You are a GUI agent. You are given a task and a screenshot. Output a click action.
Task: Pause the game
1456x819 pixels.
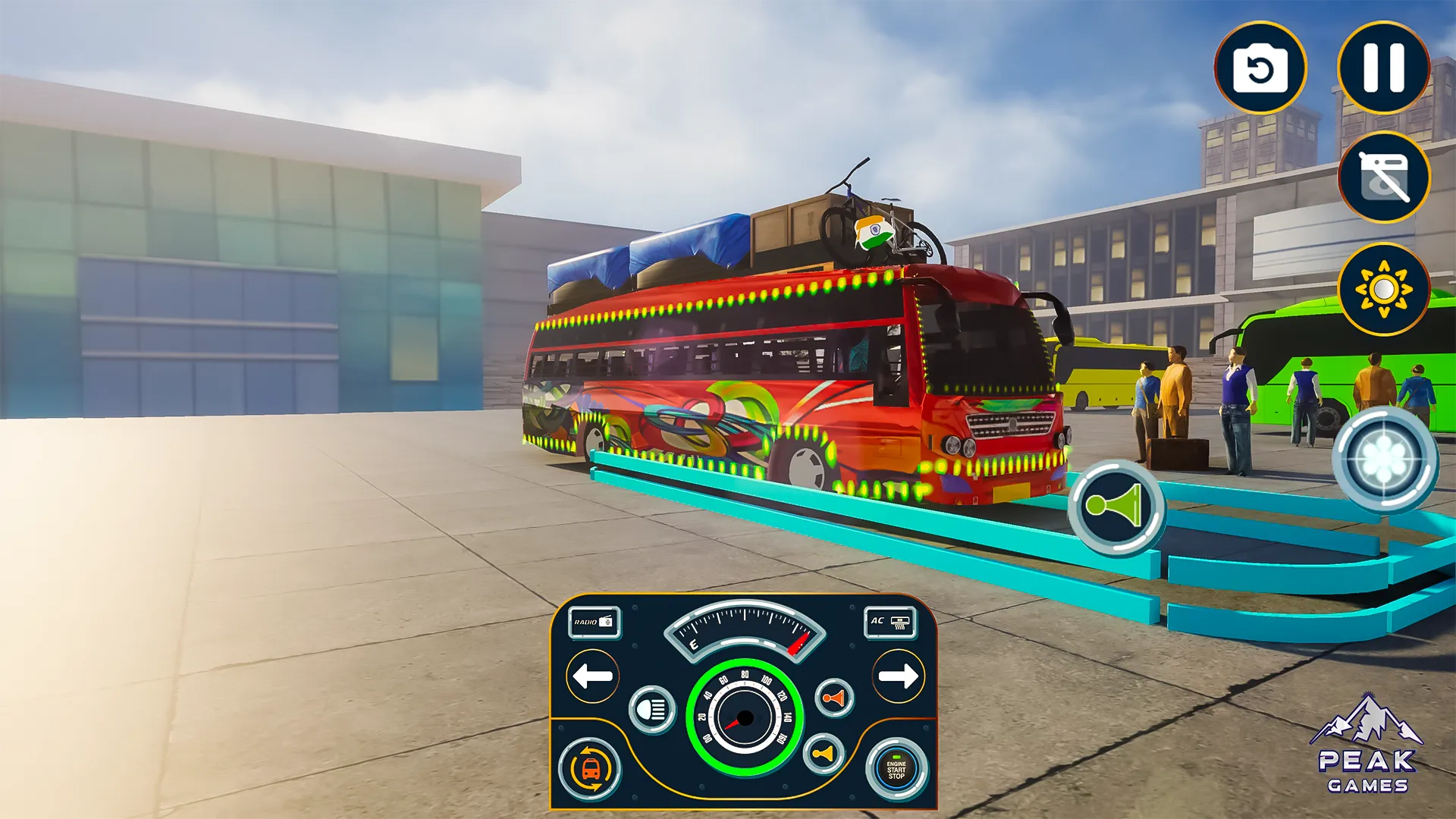click(x=1384, y=68)
